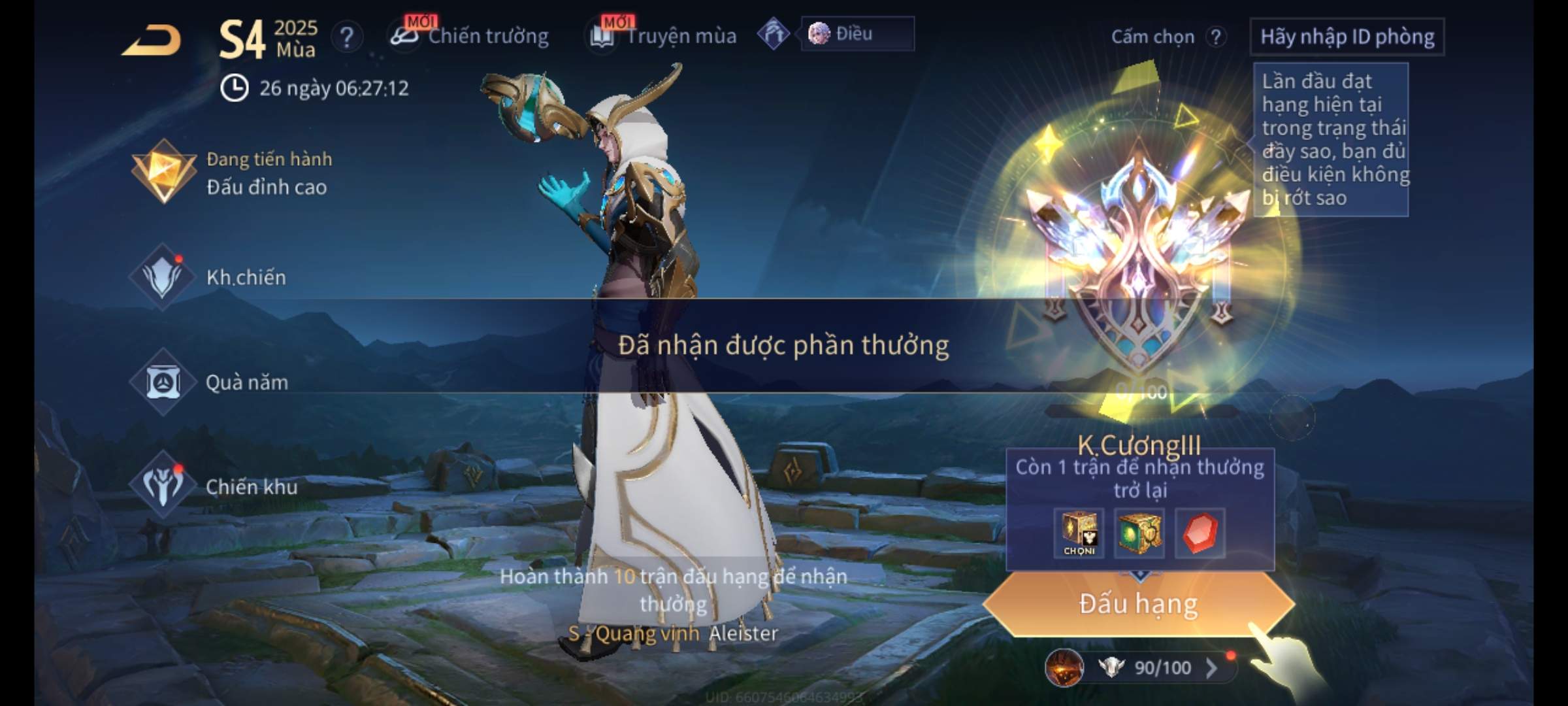Viewport: 1568px width, 706px height.
Task: Open the 90/100 progress bar
Action: pos(1150,667)
